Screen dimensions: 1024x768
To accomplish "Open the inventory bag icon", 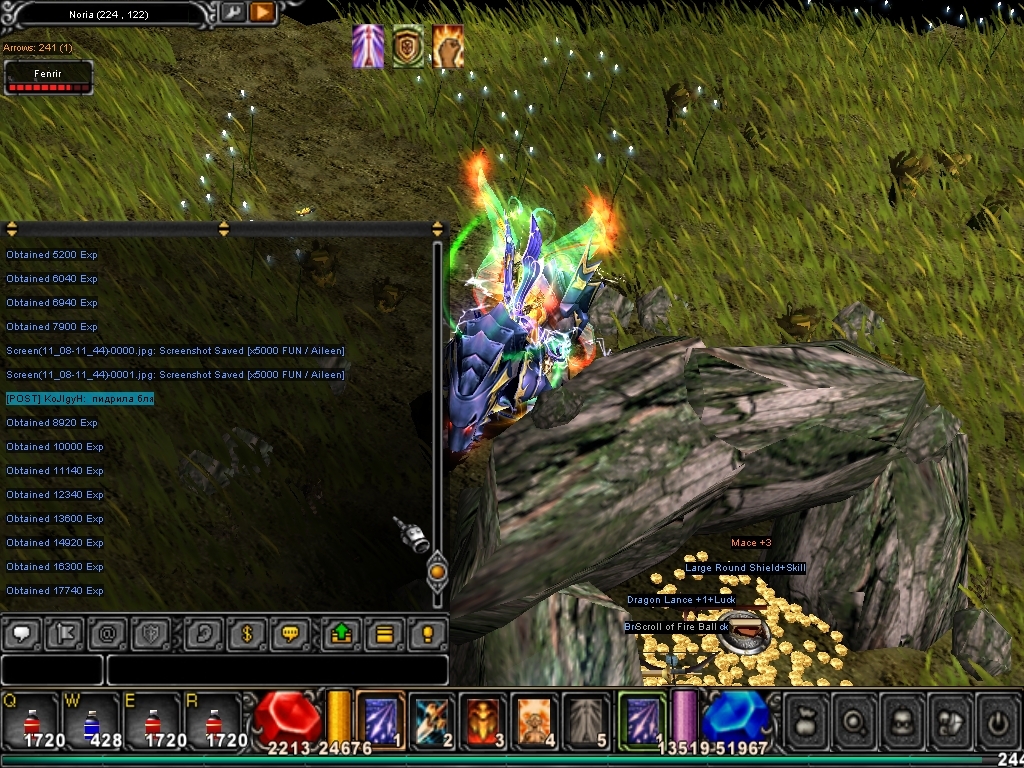I will 806,718.
